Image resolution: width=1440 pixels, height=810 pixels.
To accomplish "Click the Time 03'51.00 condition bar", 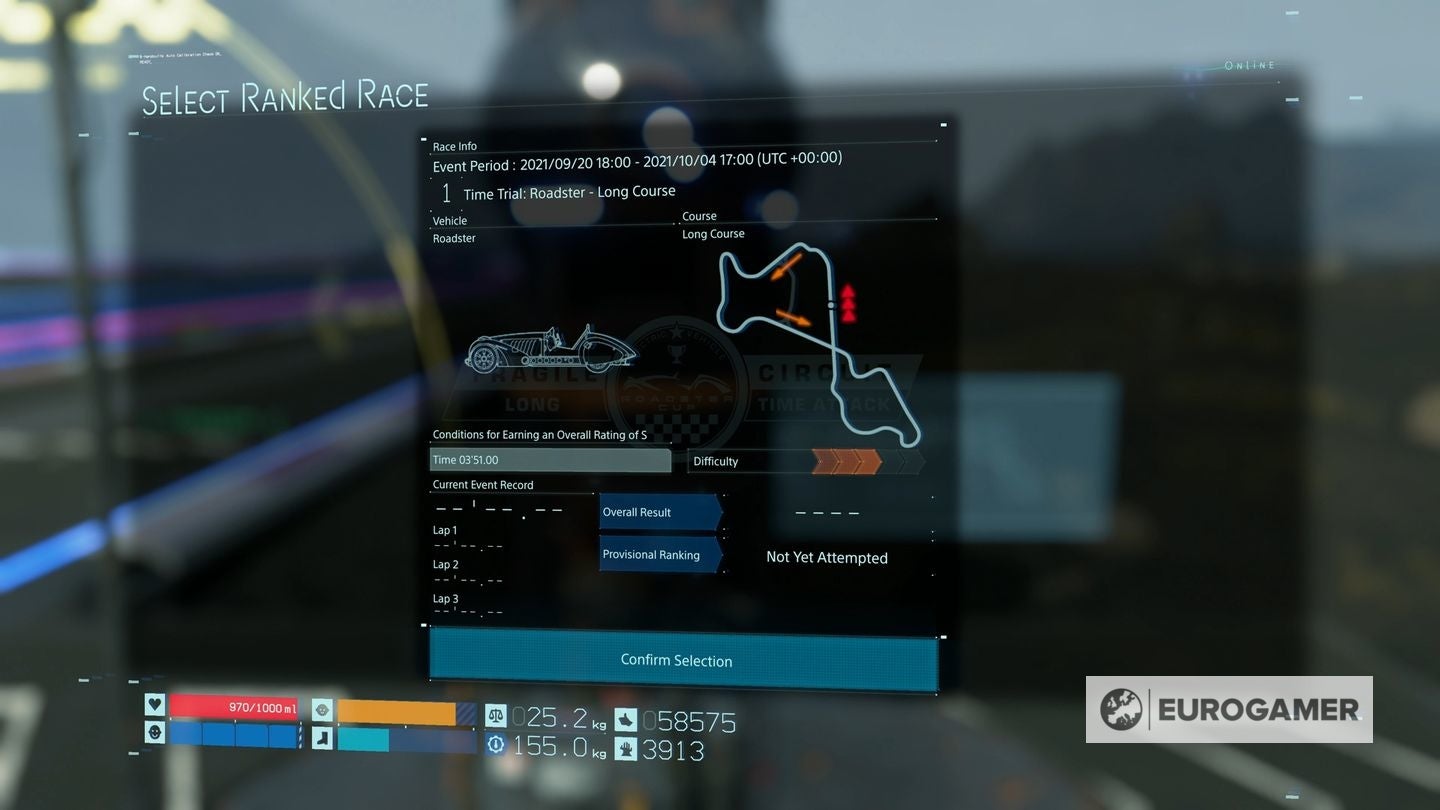I will coord(550,460).
